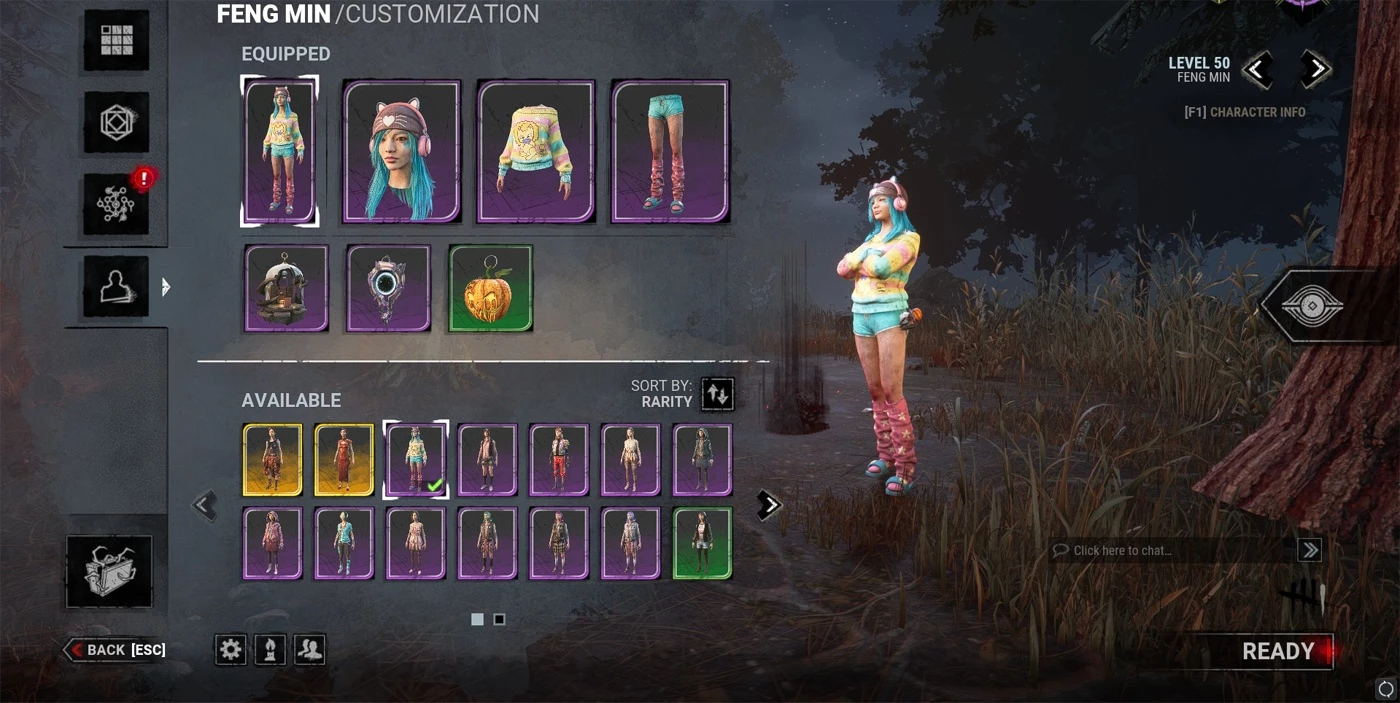Select the pumpkin charm slot
This screenshot has height=703, width=1400.
pyautogui.click(x=490, y=289)
